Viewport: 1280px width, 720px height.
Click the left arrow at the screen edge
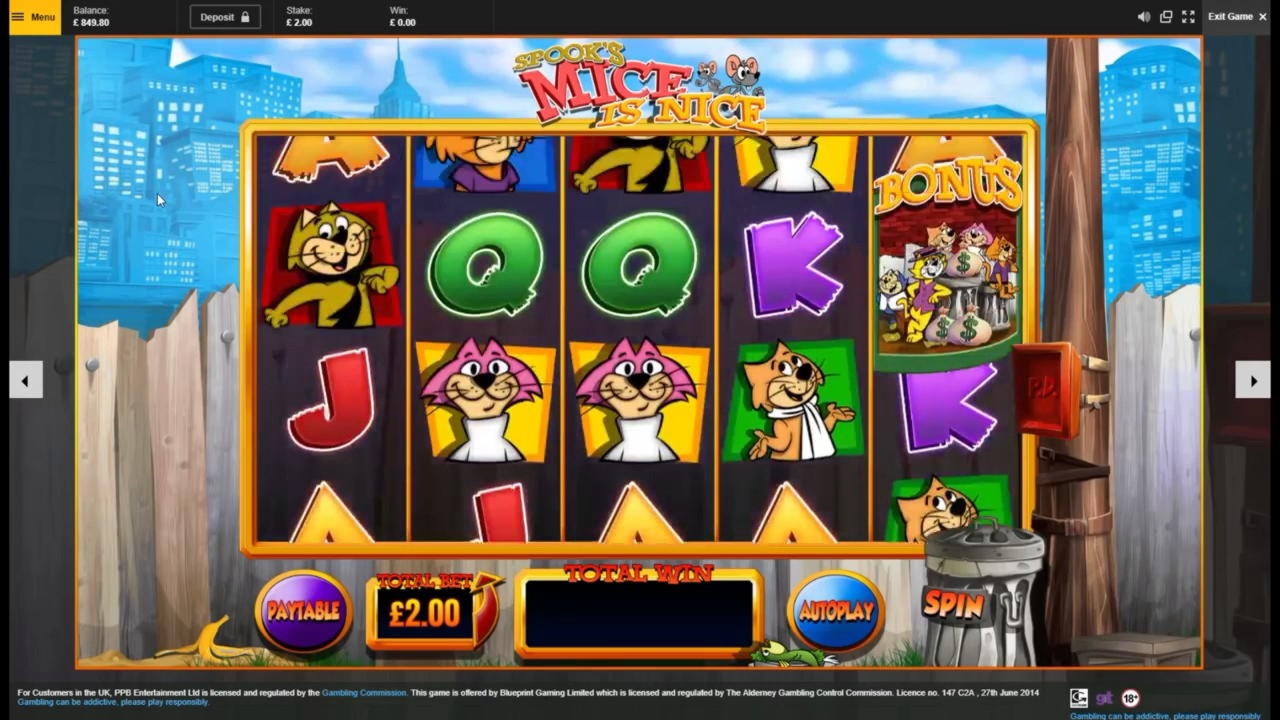pos(26,380)
